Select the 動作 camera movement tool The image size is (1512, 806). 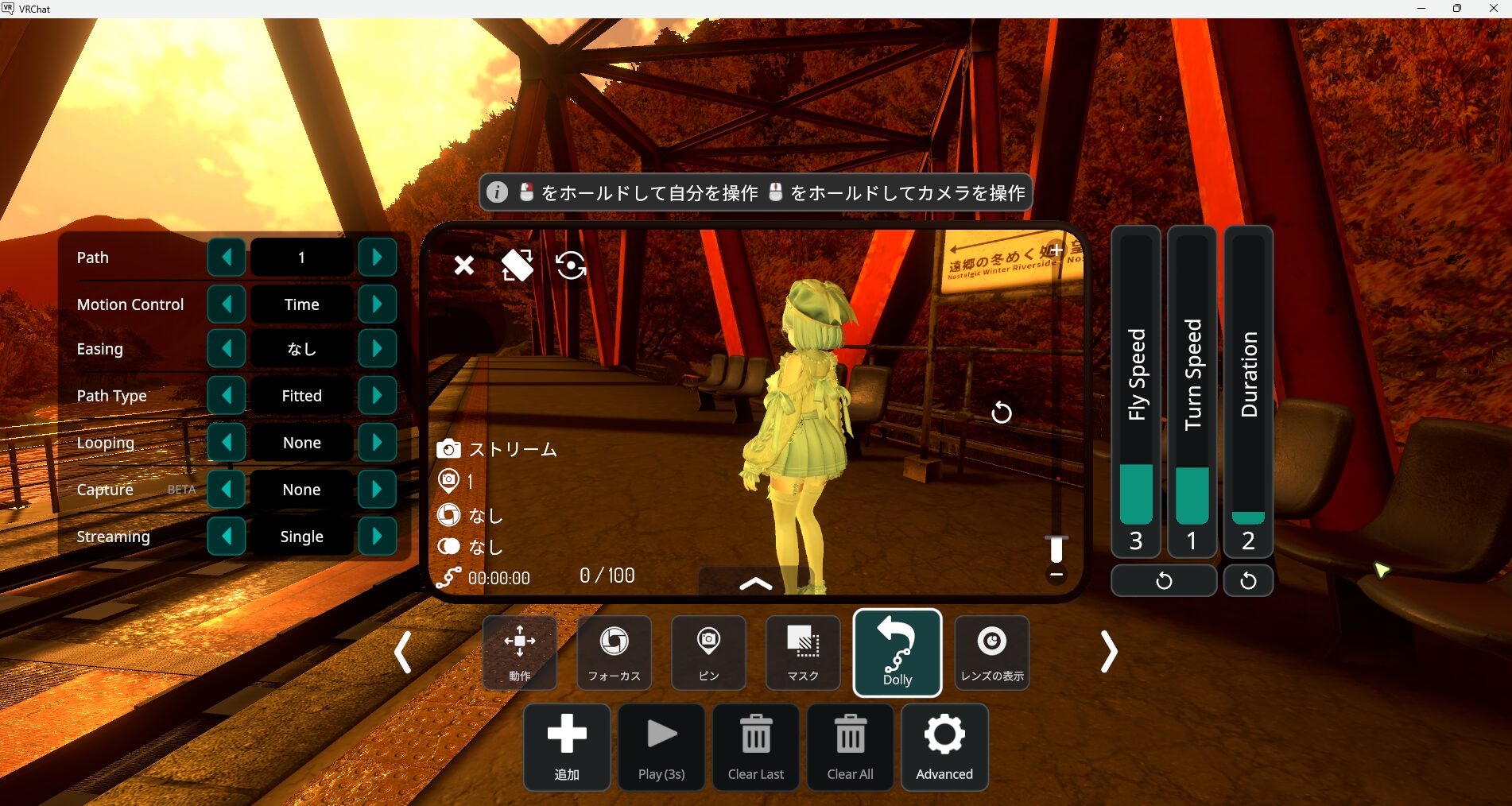tap(519, 653)
